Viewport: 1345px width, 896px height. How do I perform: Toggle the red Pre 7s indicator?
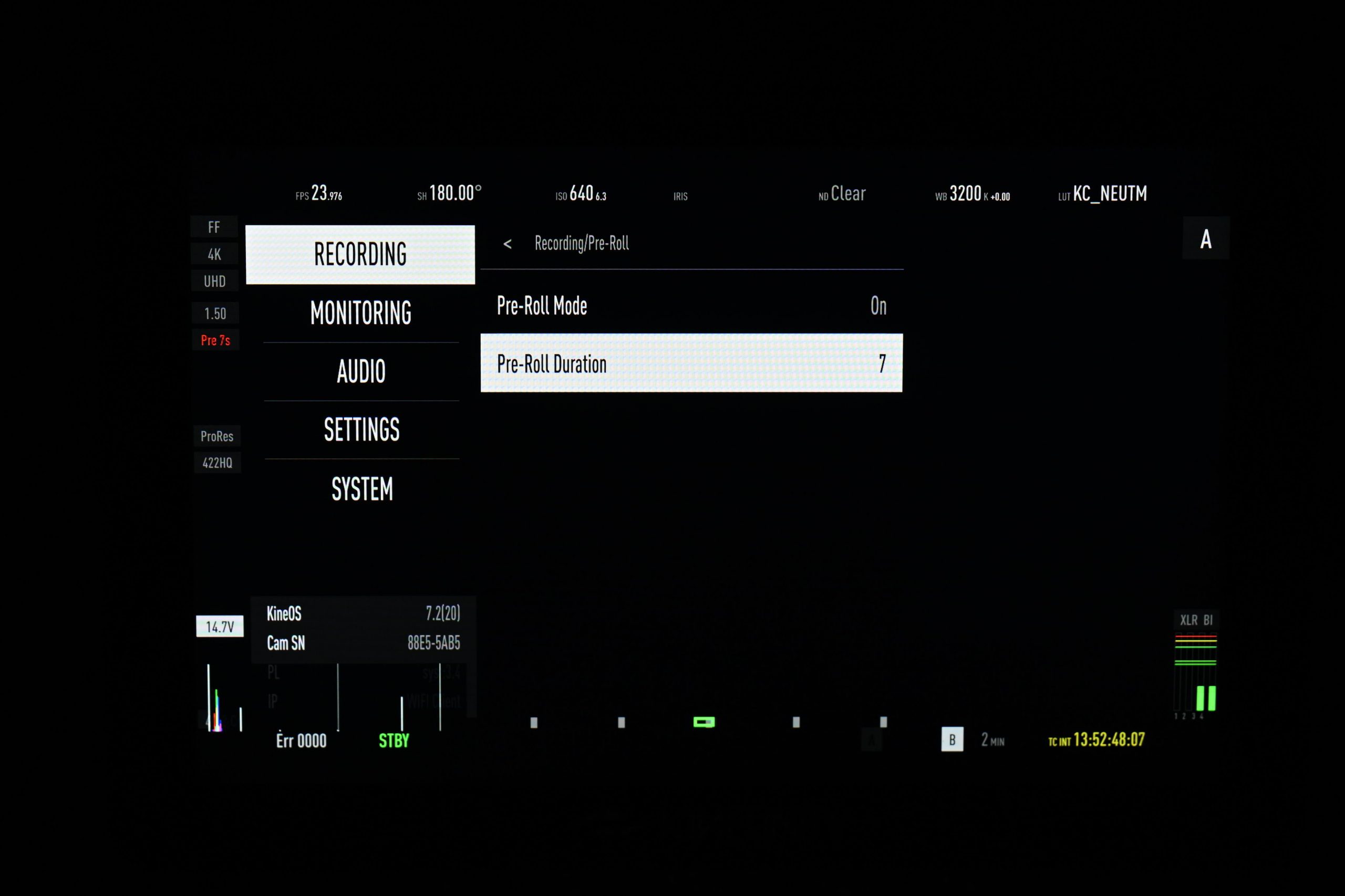(215, 339)
